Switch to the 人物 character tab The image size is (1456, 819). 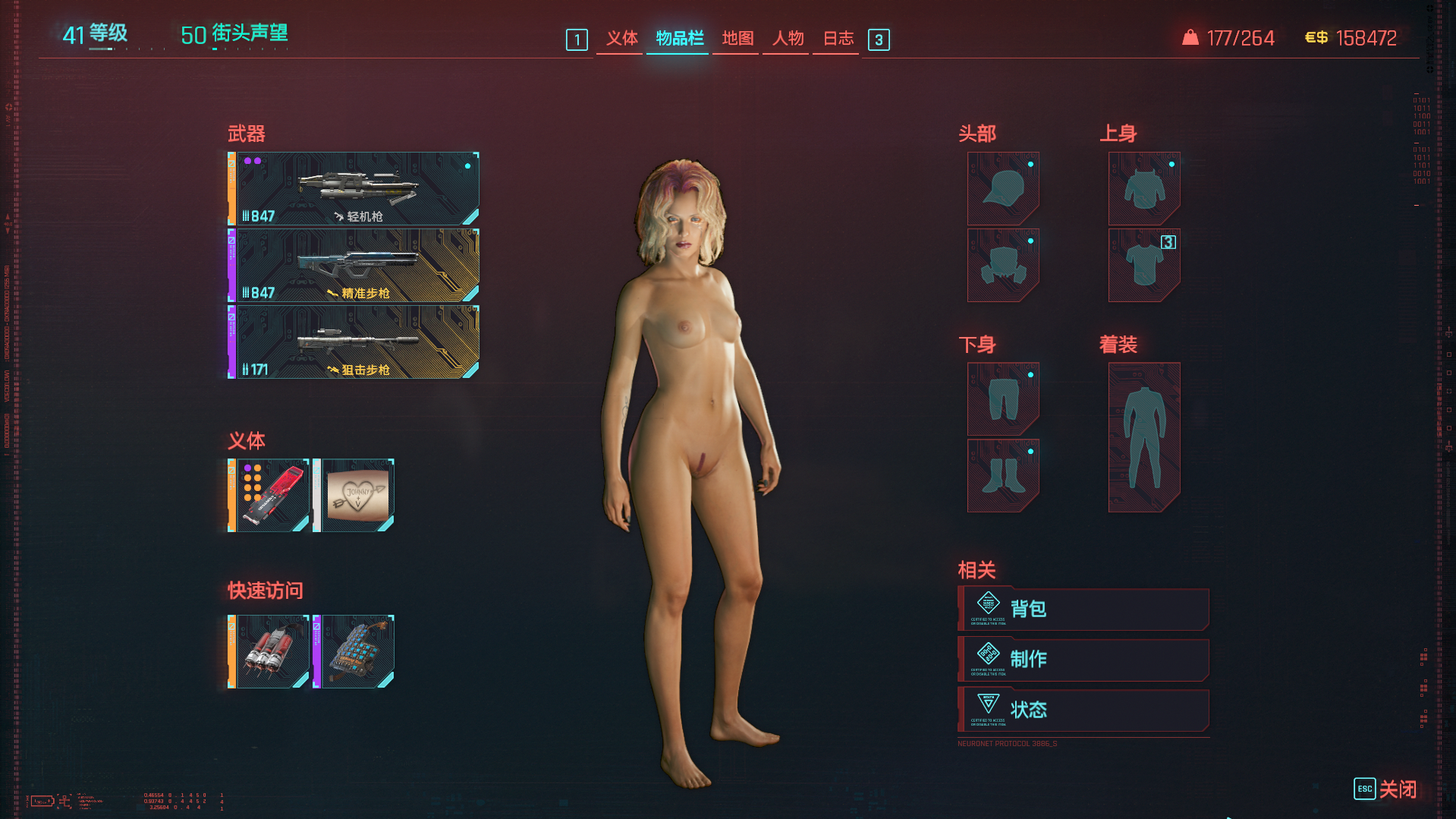787,39
